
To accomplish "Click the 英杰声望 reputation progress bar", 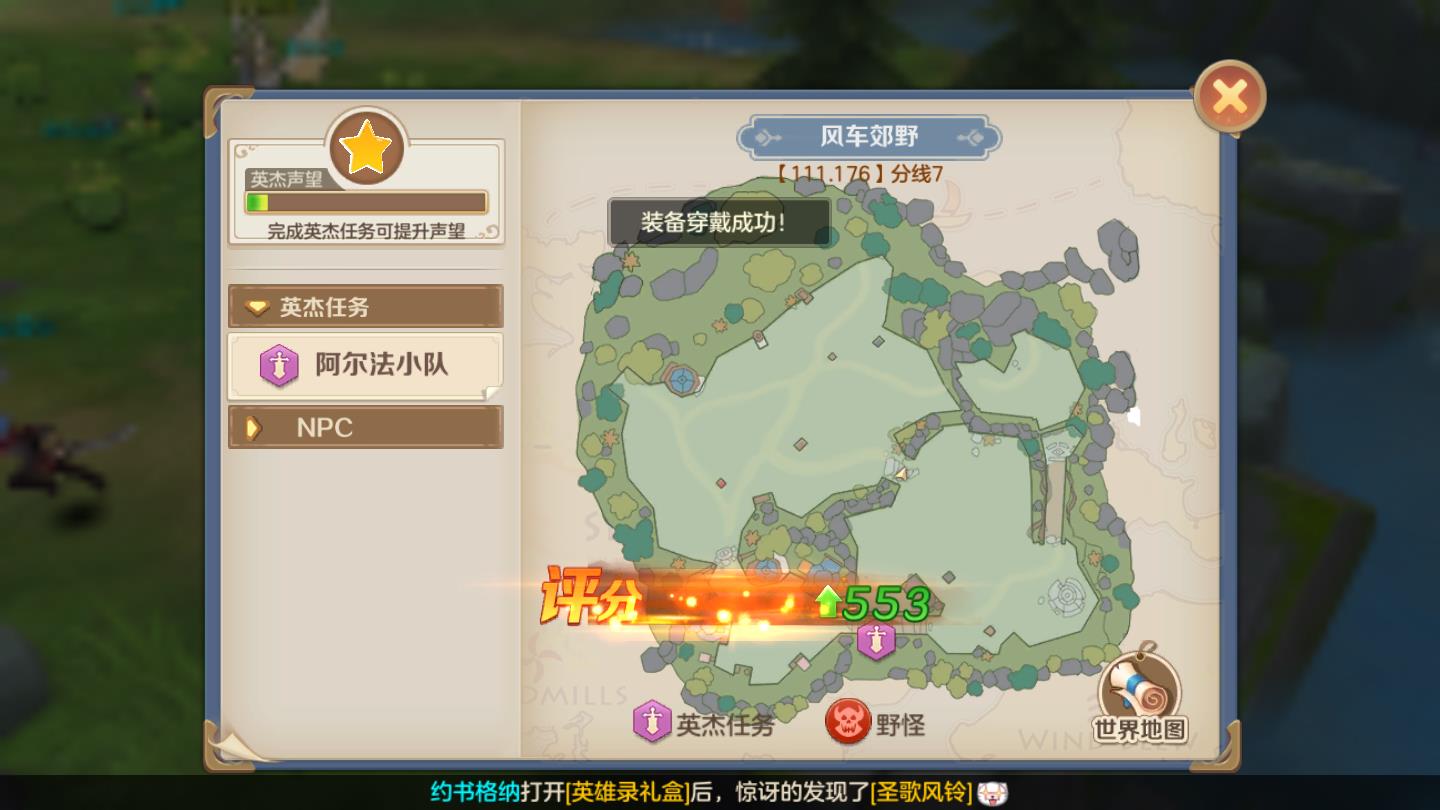I will (x=365, y=203).
